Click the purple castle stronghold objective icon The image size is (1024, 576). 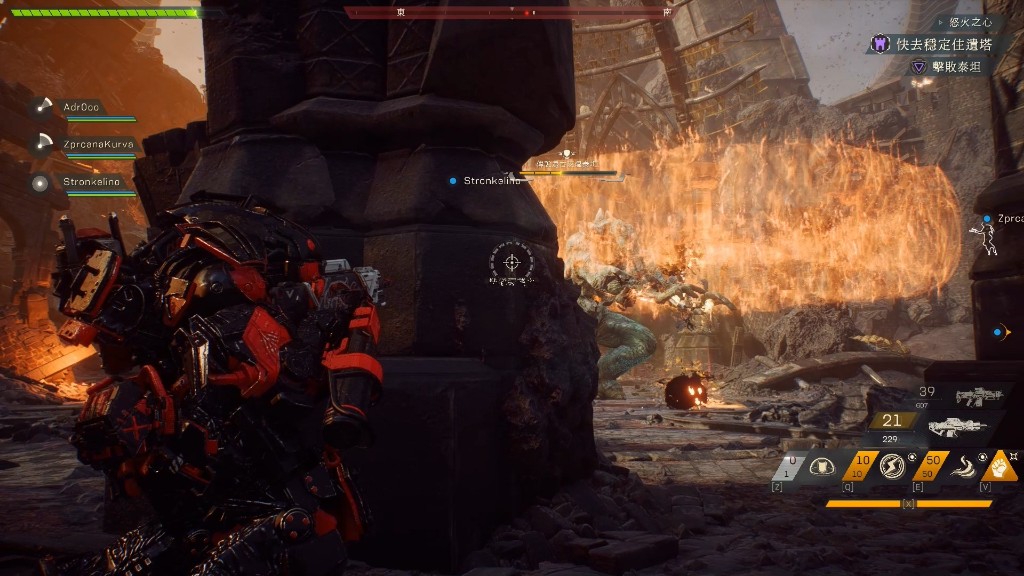(880, 44)
